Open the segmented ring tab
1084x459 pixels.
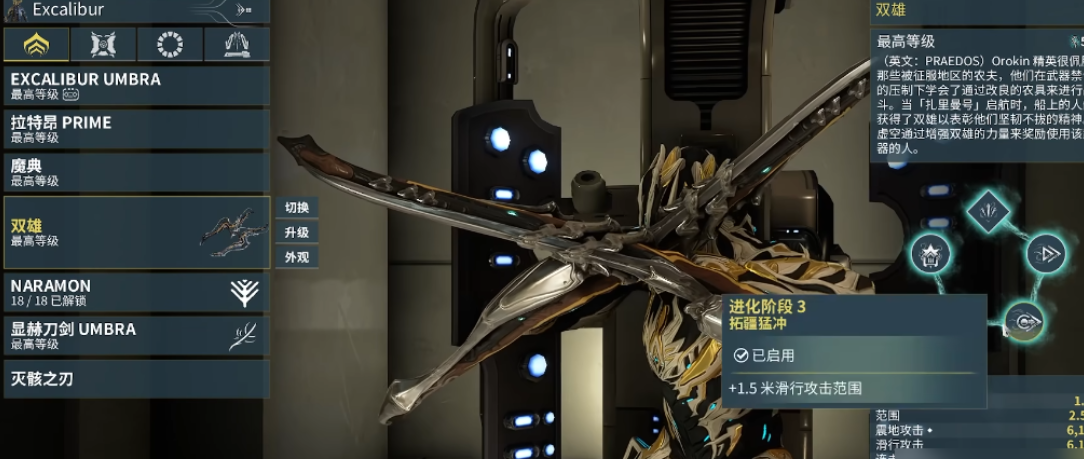(170, 45)
